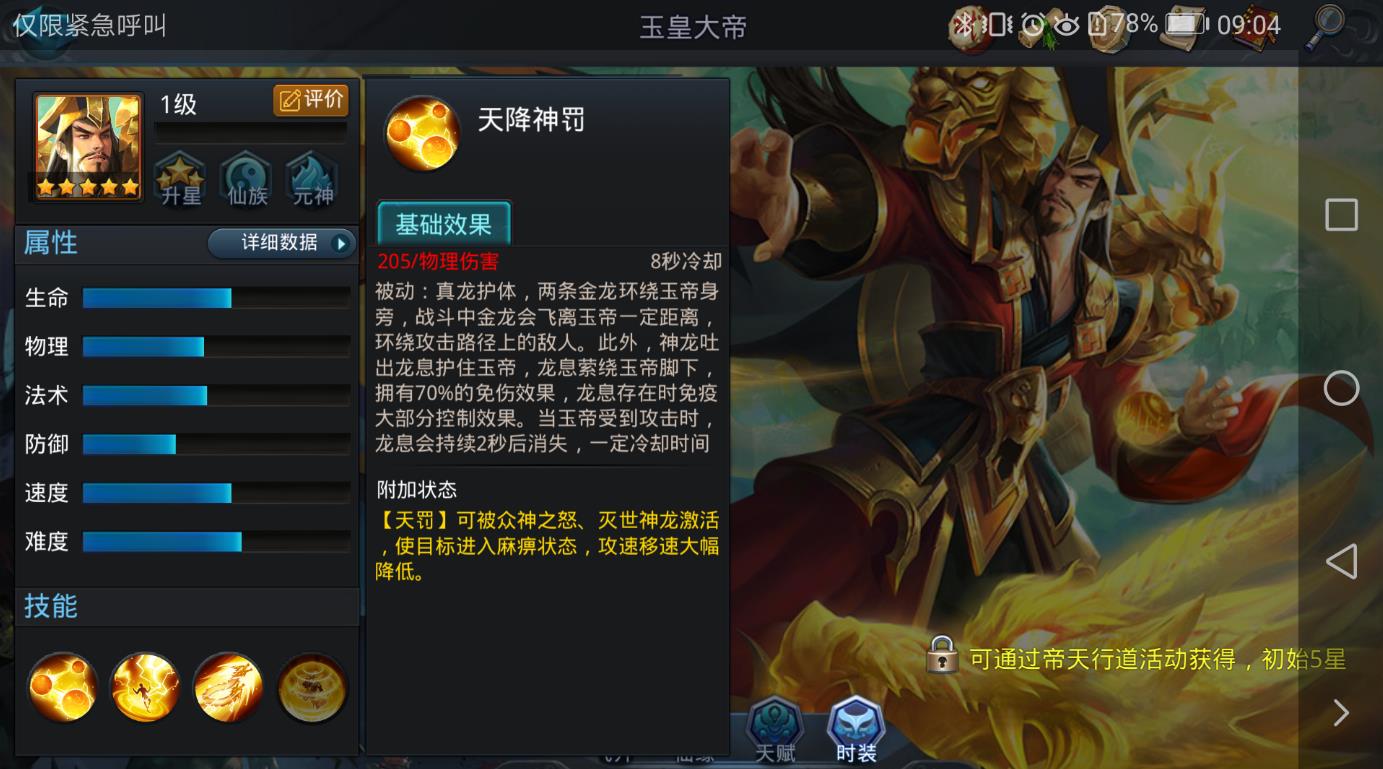Image resolution: width=1383 pixels, height=769 pixels.
Task: Click the alarm clock status icon
Action: coord(1032,23)
